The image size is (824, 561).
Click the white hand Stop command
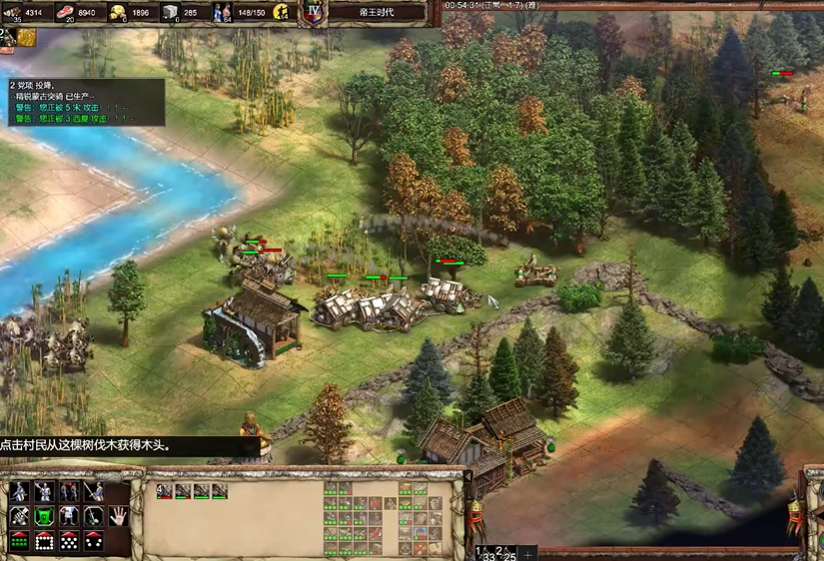[118, 516]
